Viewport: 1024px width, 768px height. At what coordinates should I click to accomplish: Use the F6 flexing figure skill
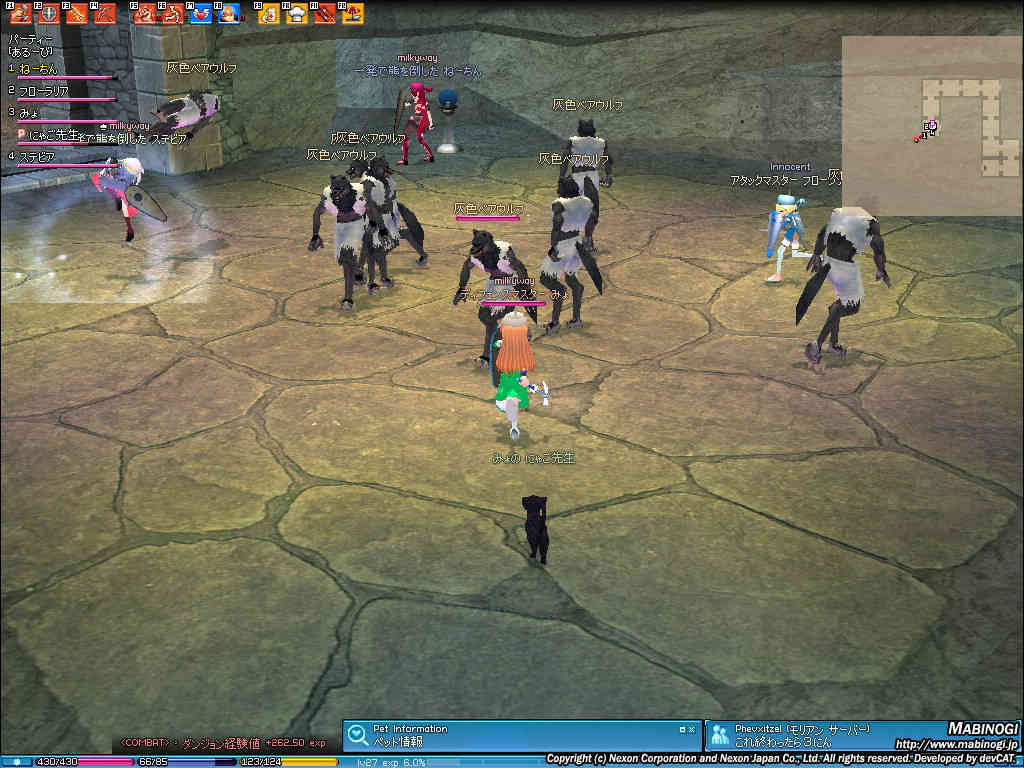coord(172,14)
